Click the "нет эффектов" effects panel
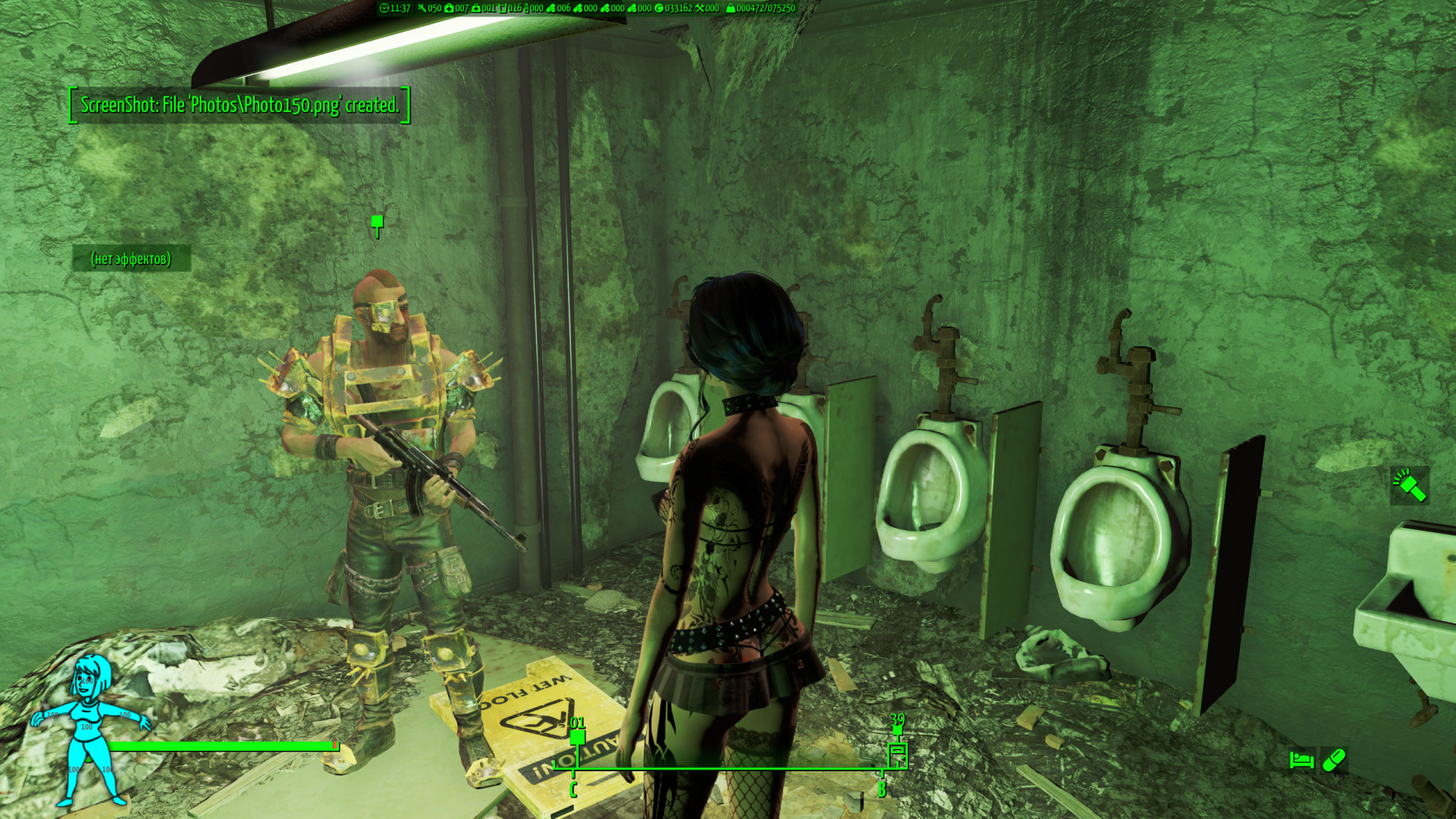This screenshot has height=819, width=1456. pos(131,259)
